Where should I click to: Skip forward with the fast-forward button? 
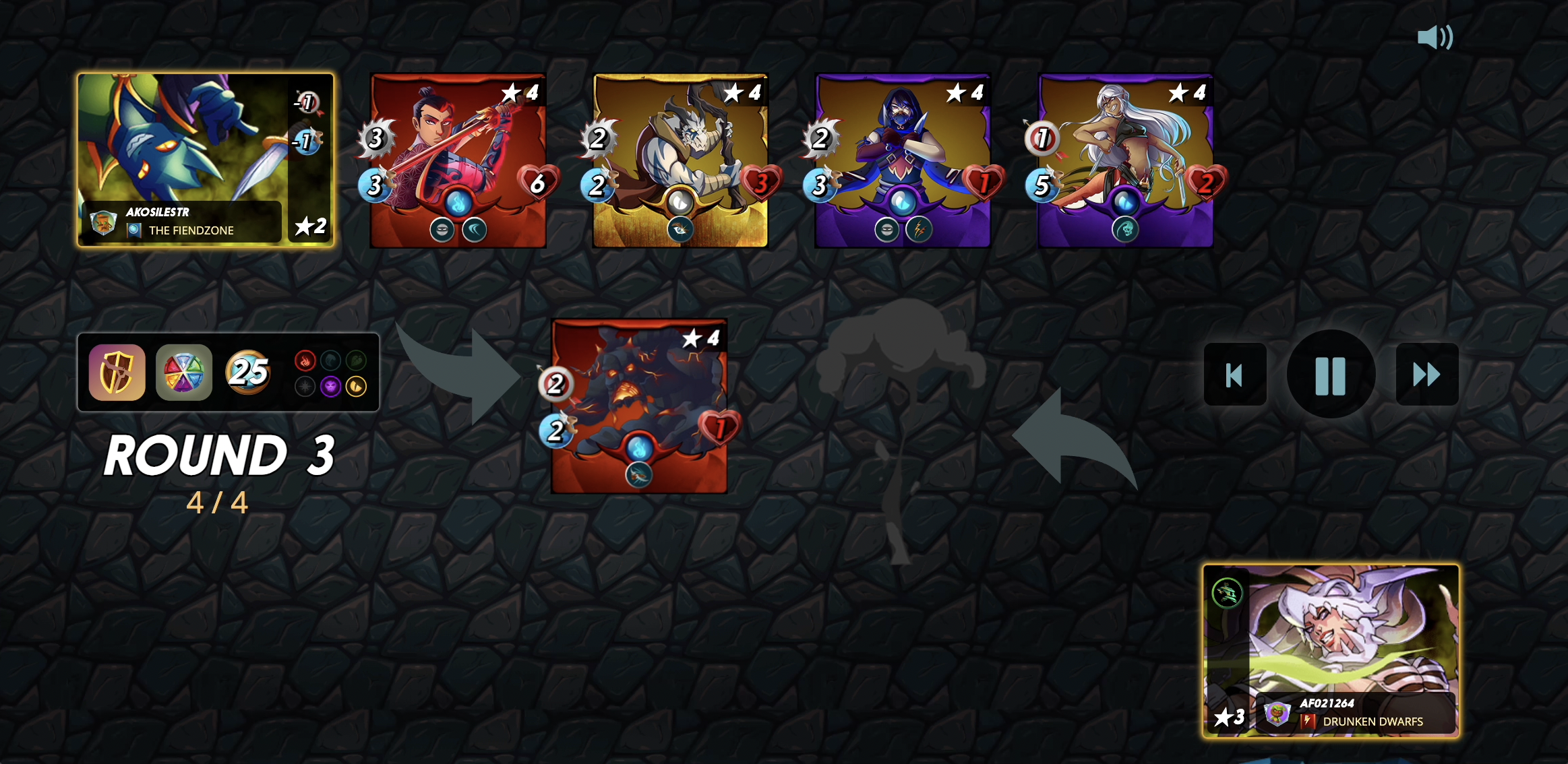[x=1426, y=375]
